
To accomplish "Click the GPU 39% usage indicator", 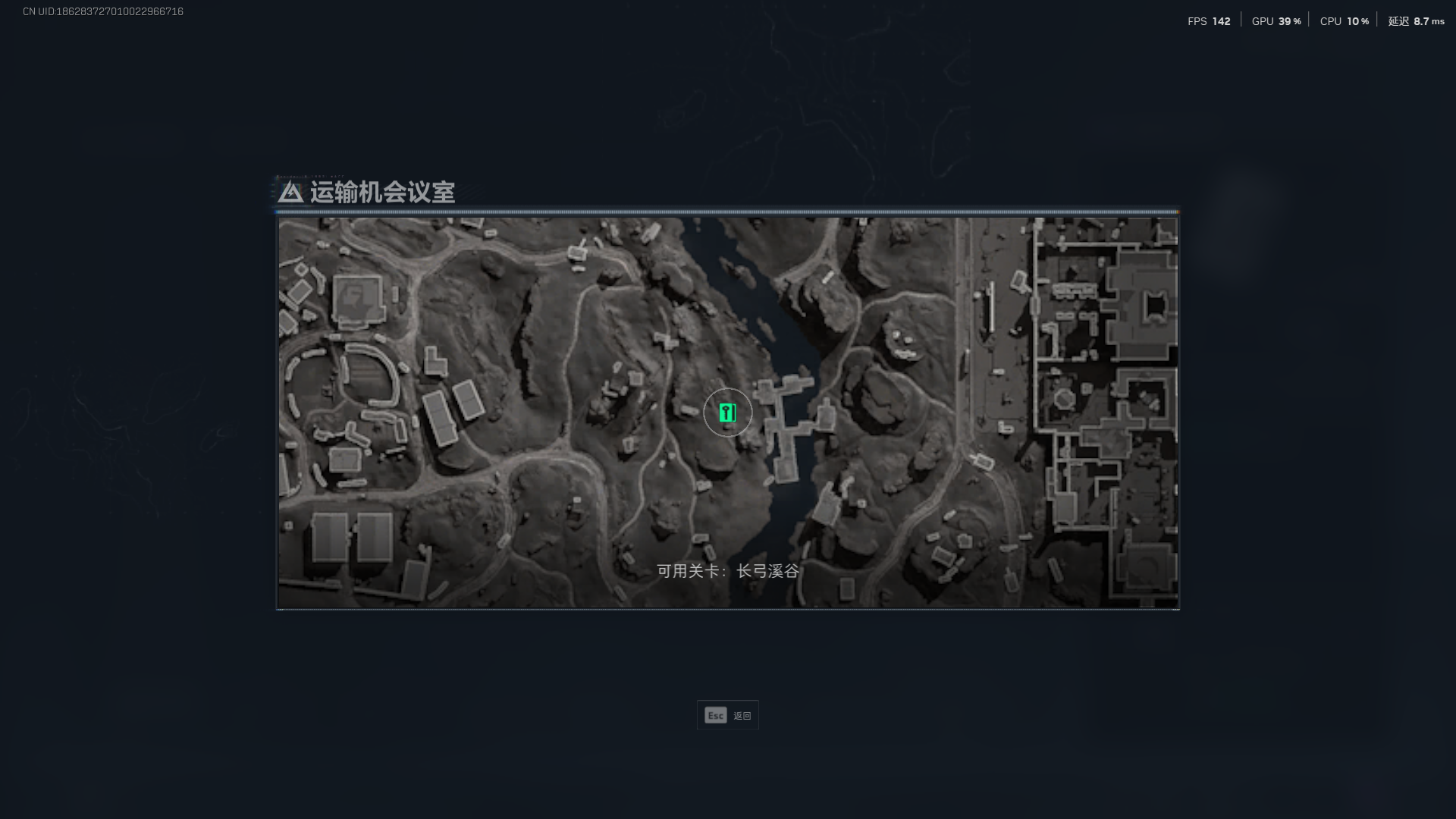I will pos(1275,22).
